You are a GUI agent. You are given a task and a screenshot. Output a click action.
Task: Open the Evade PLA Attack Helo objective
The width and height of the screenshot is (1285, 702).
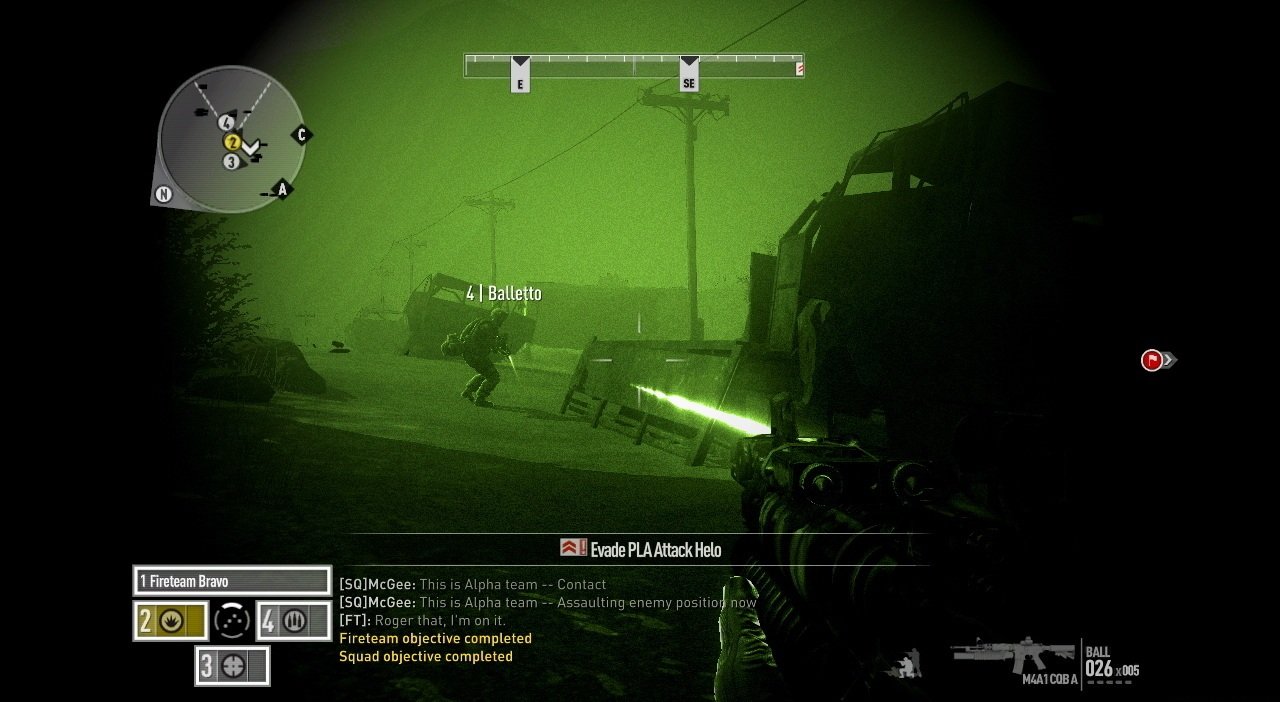pyautogui.click(x=641, y=549)
